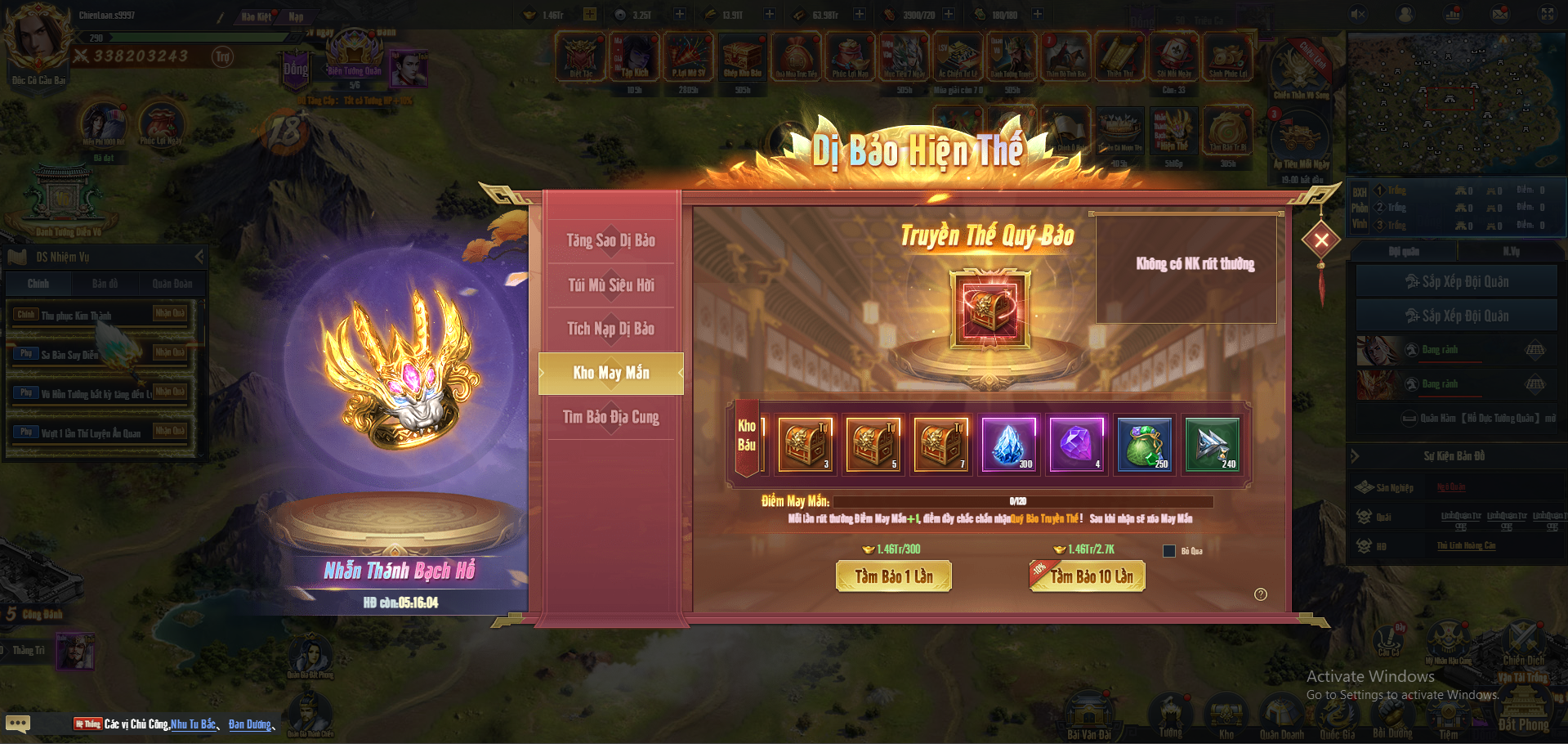This screenshot has width=1568, height=744.
Task: Click the Nhu Tu Bắc chat link
Action: 194,724
